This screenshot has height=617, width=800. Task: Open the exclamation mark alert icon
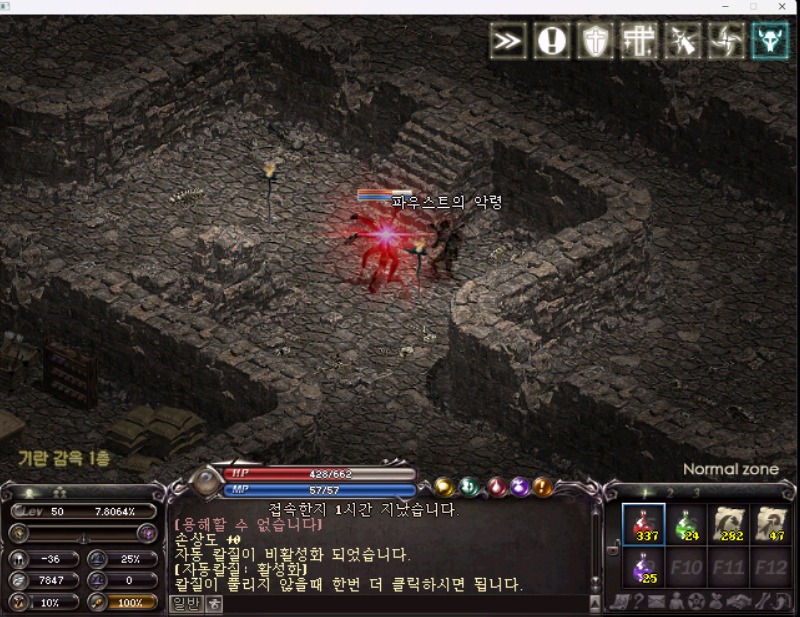(552, 41)
